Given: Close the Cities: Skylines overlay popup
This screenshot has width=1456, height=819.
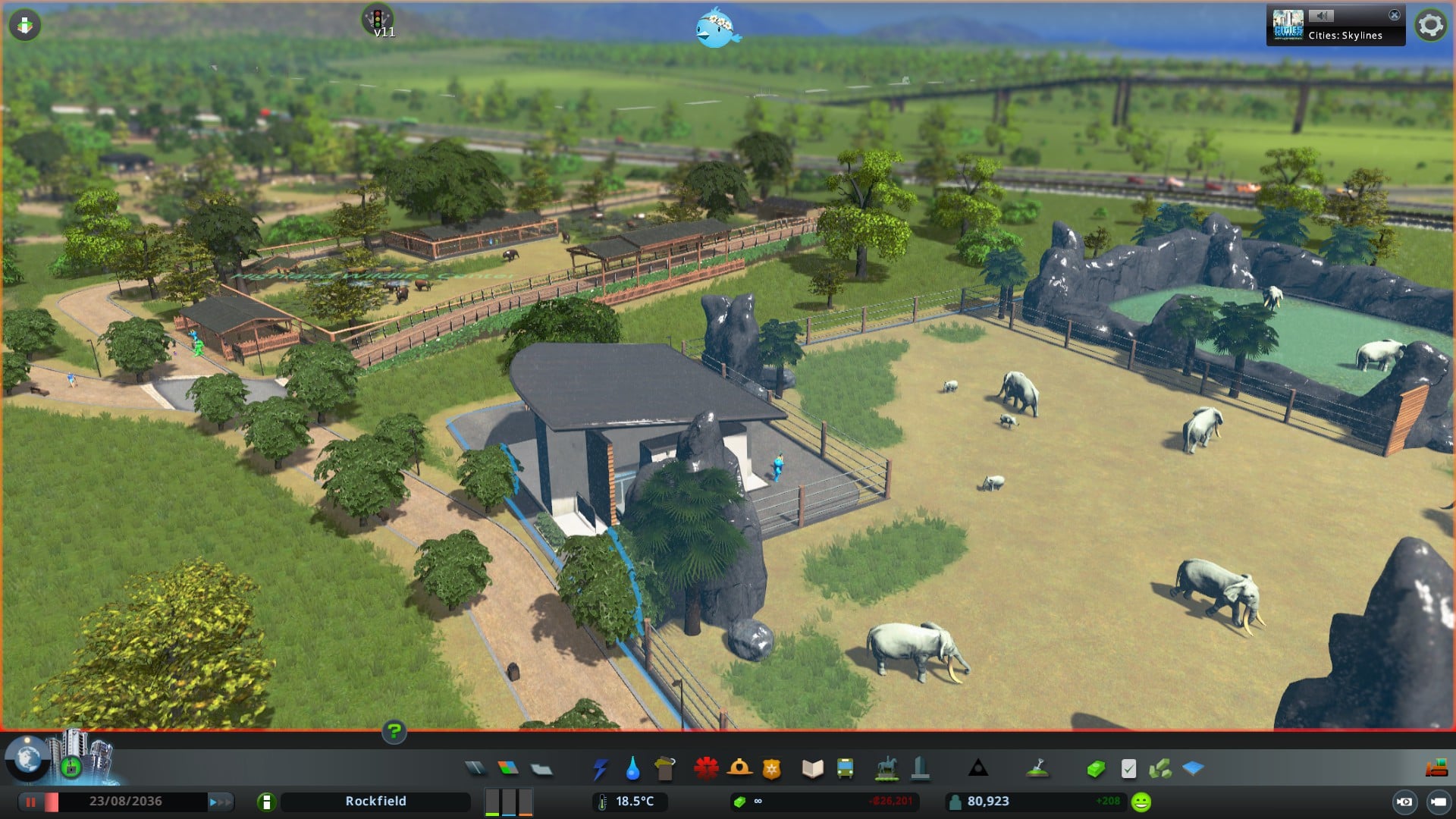Looking at the screenshot, I should [1394, 15].
